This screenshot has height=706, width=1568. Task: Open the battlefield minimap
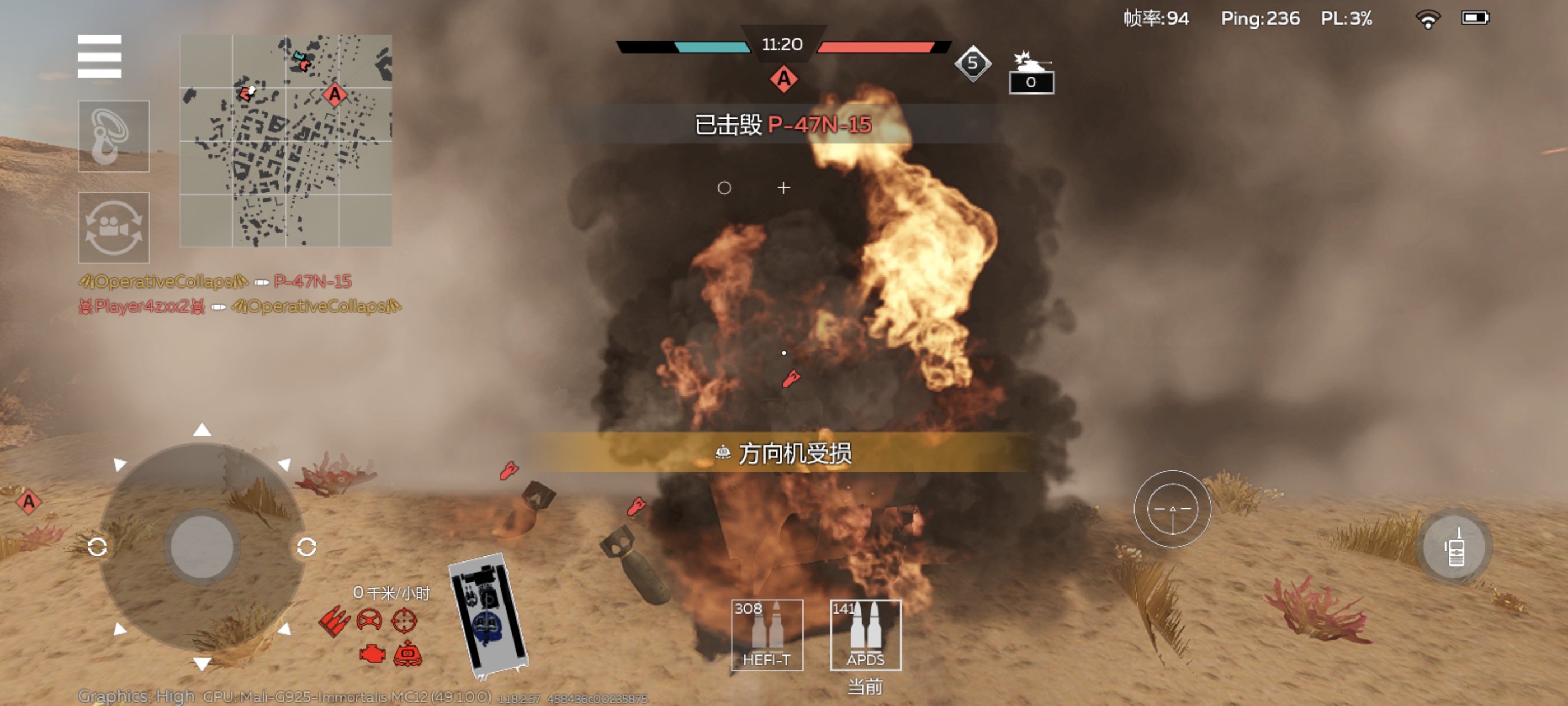click(286, 141)
